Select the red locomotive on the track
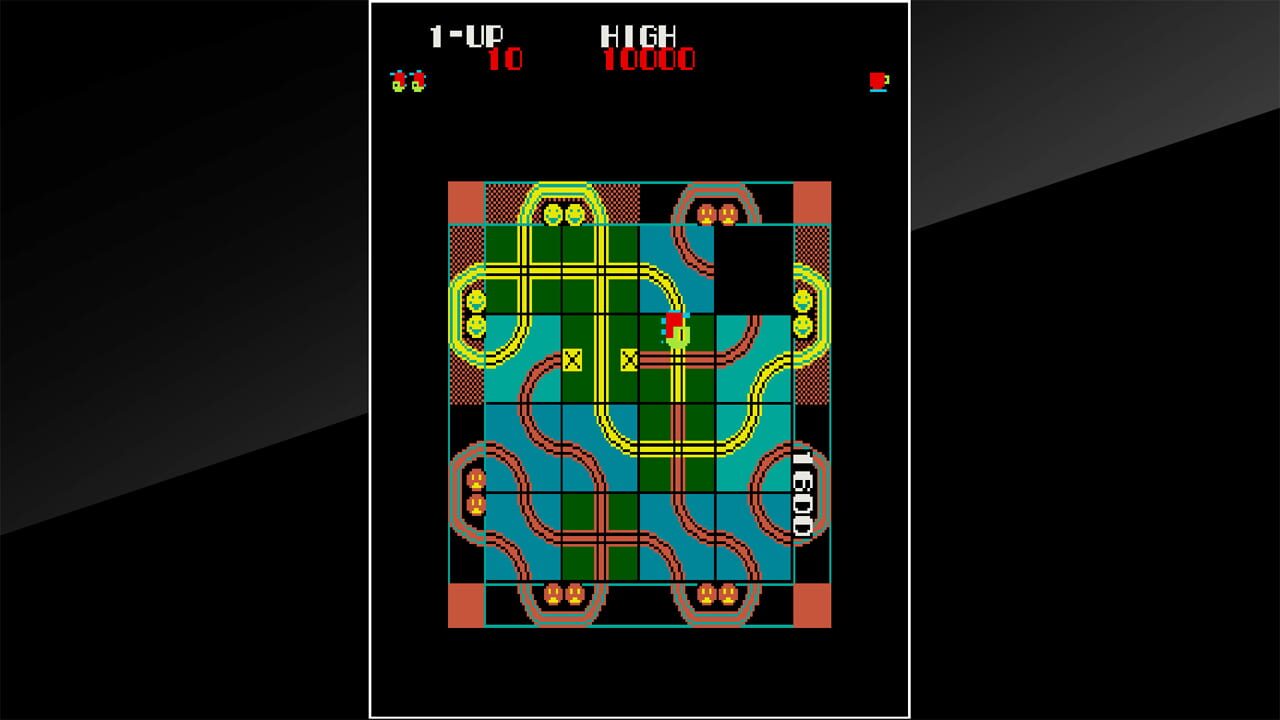The image size is (1280, 720). point(672,325)
